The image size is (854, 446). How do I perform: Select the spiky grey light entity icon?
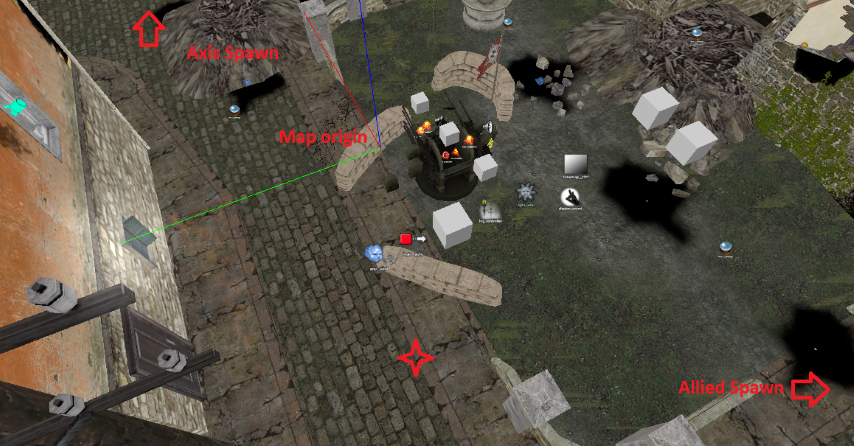527,192
